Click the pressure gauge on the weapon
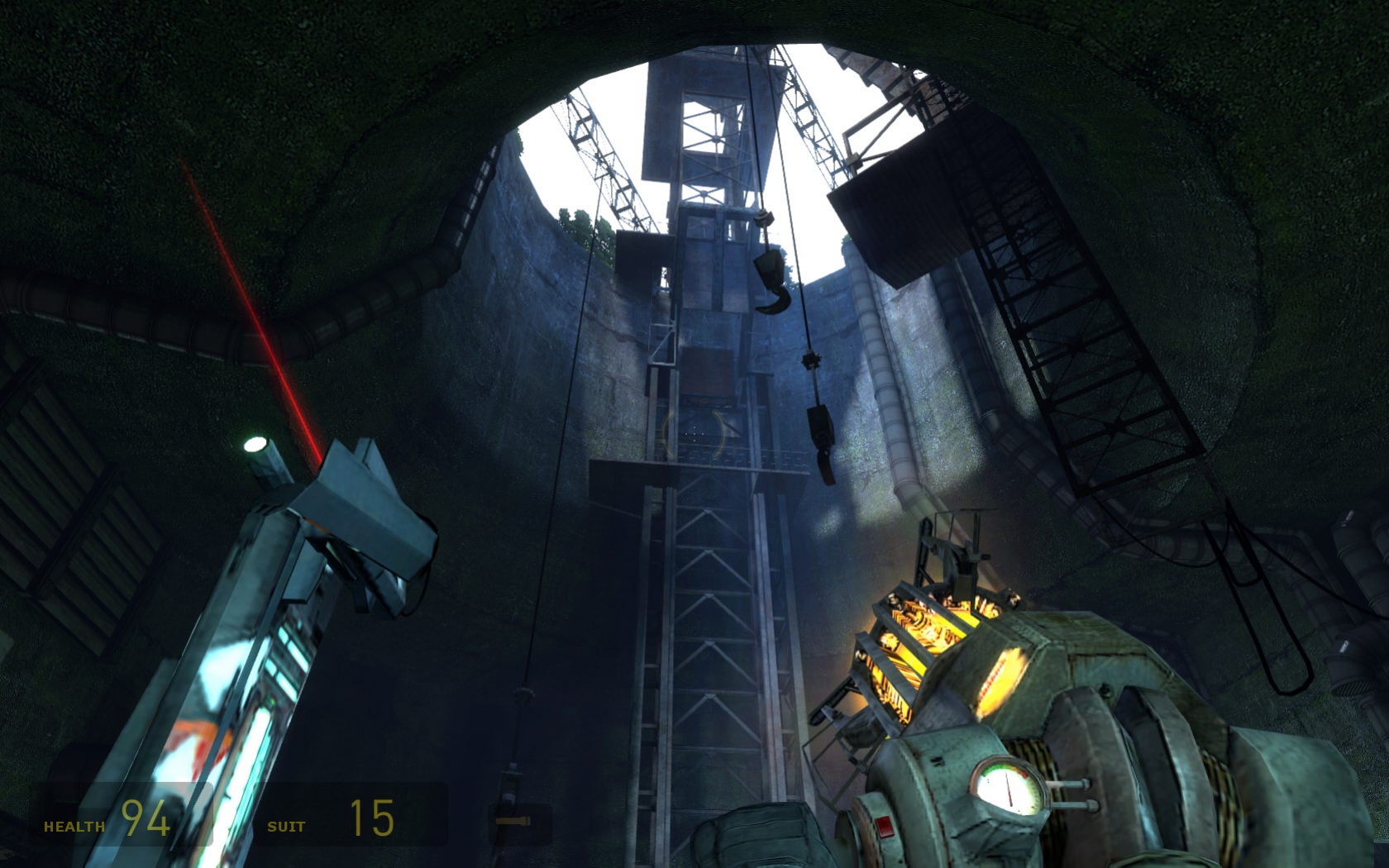 tap(1006, 786)
